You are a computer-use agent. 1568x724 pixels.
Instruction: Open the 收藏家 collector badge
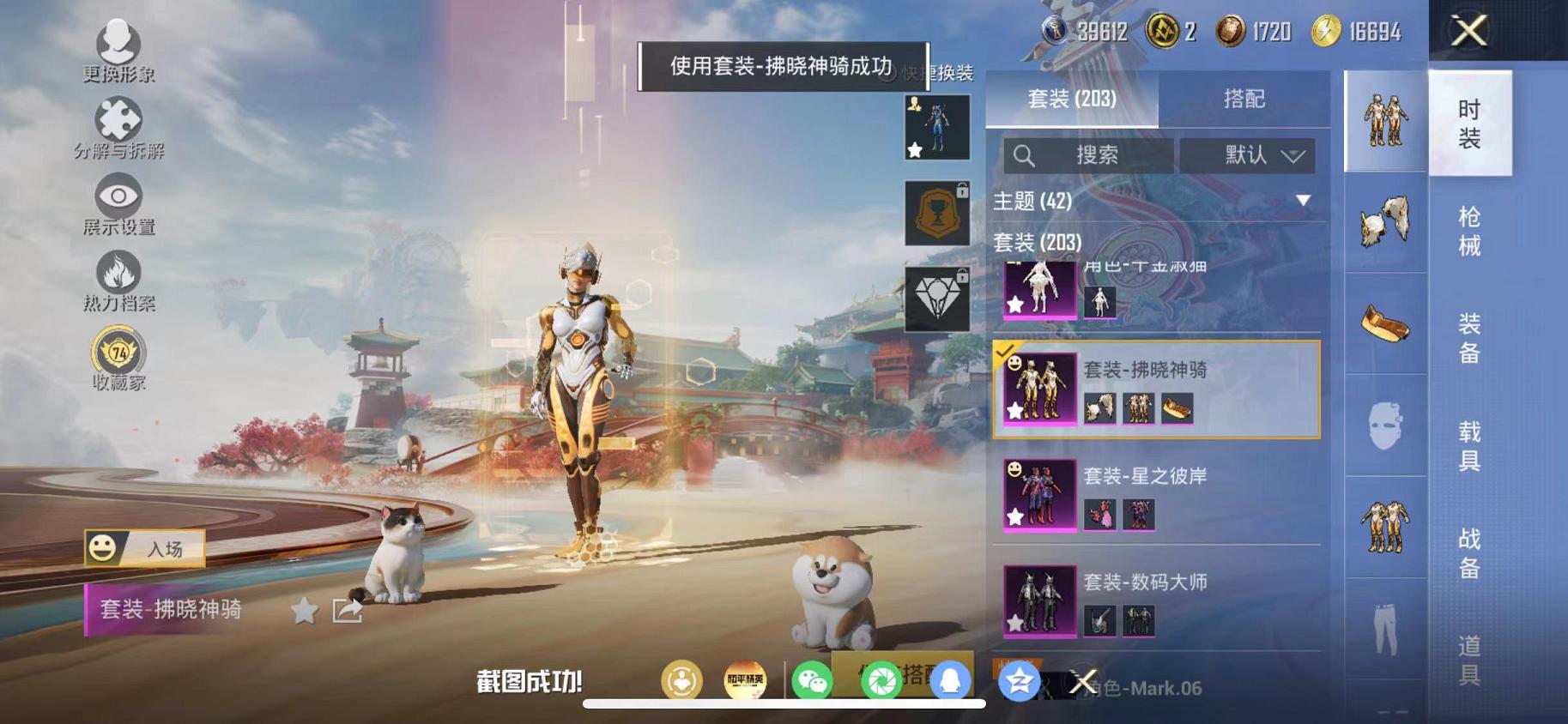tap(118, 353)
